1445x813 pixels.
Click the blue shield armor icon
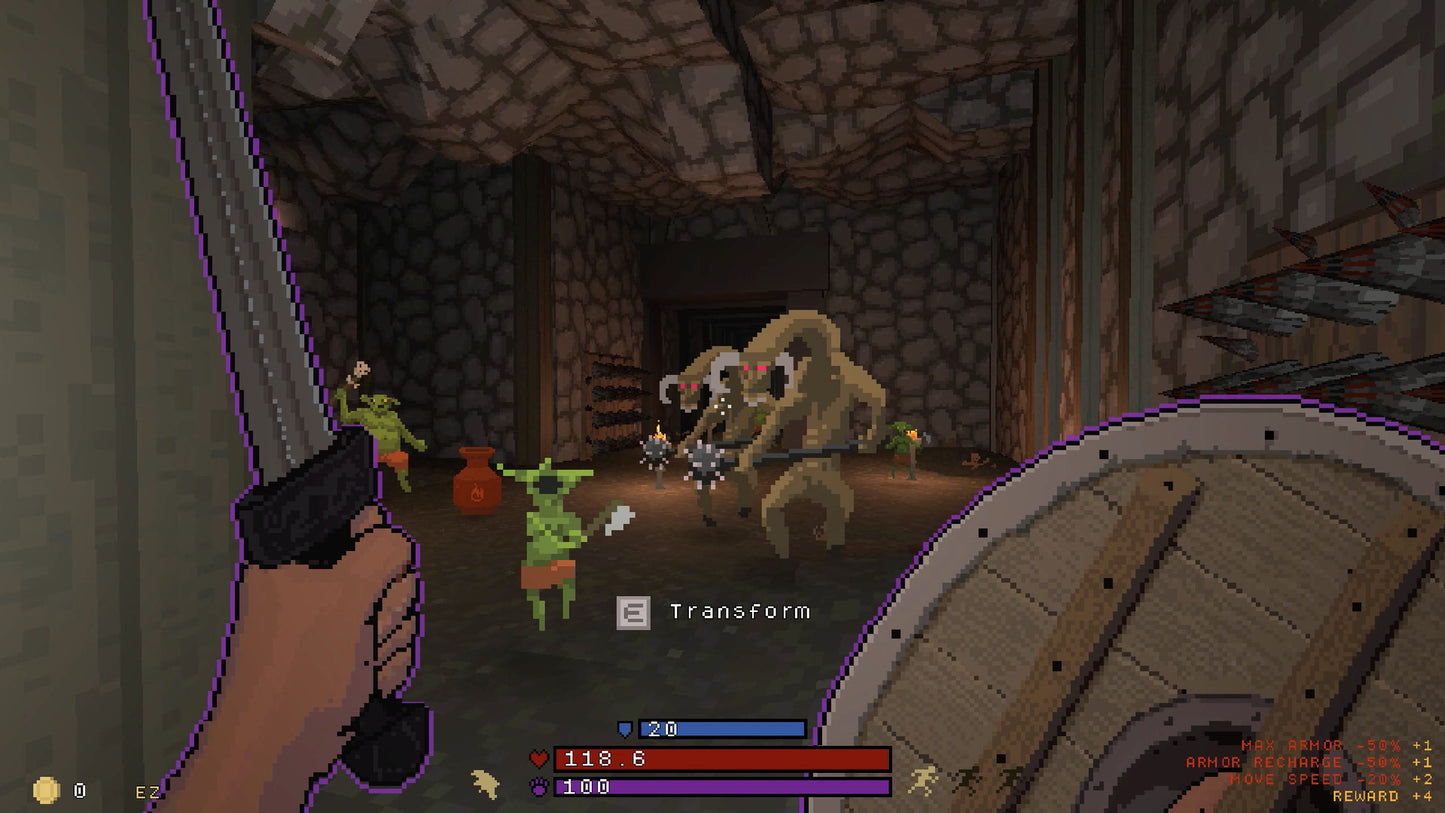[626, 729]
